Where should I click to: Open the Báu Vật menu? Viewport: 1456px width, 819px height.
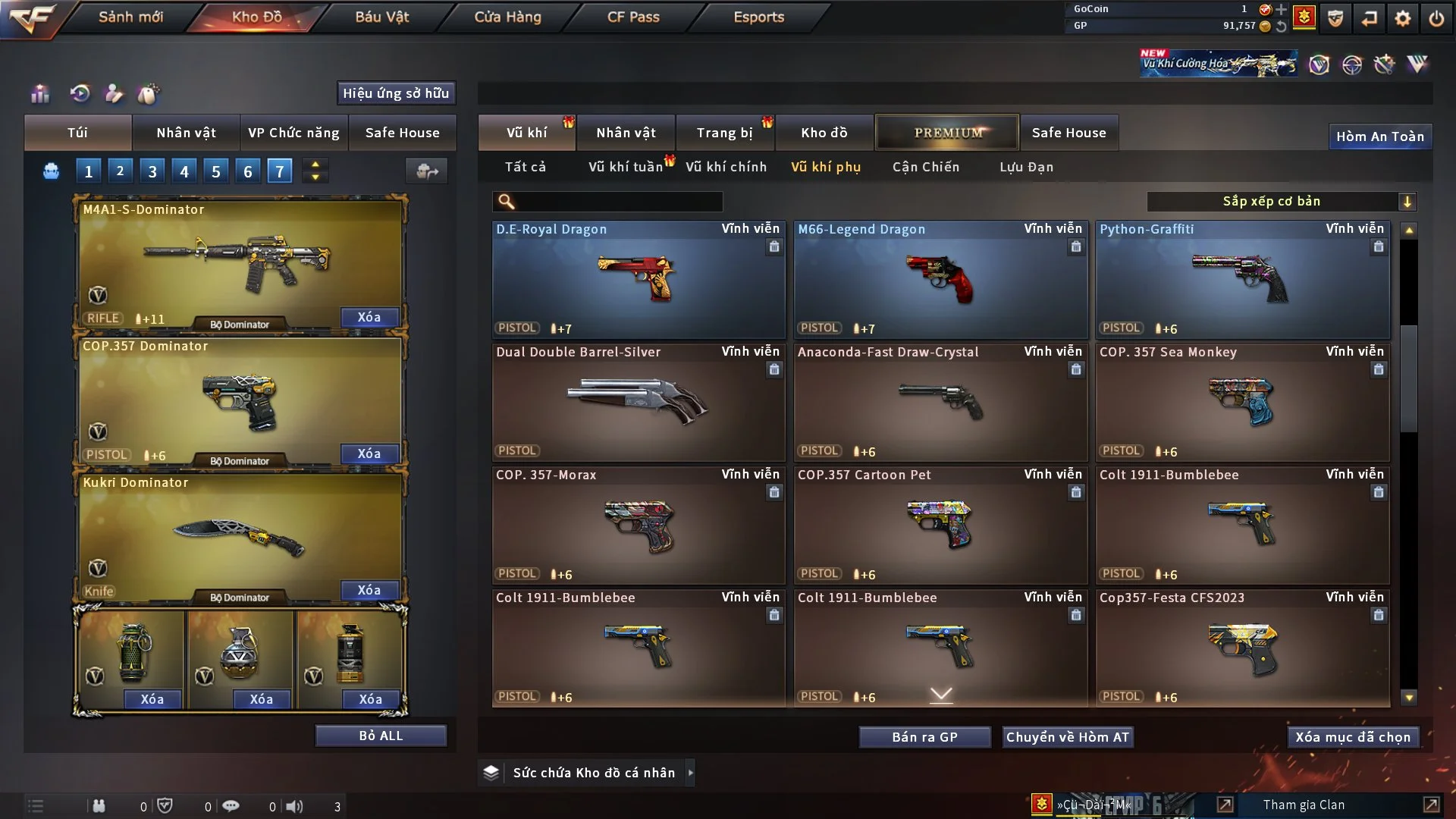click(x=381, y=17)
